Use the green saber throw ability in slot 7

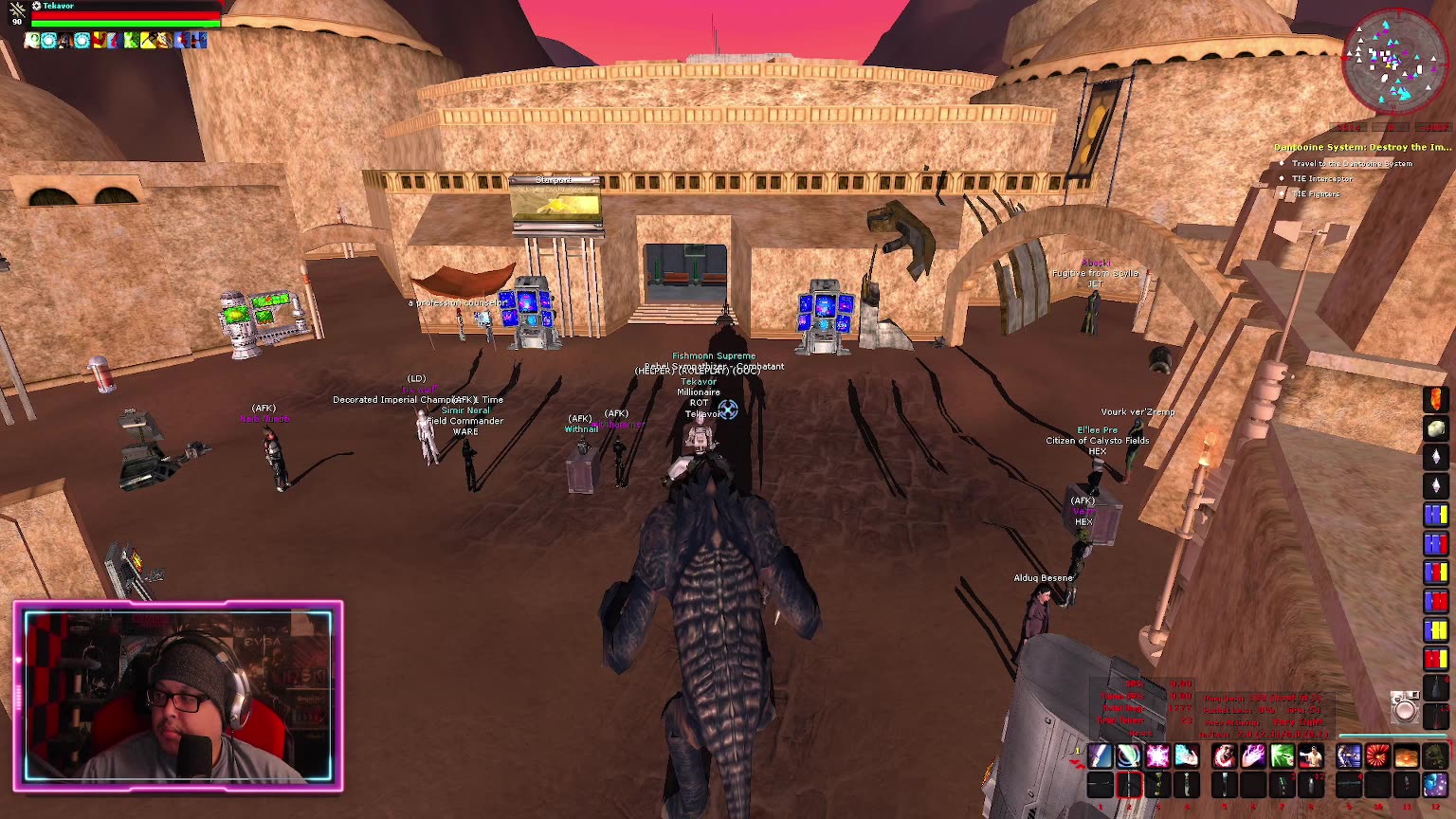pyautogui.click(x=1281, y=755)
